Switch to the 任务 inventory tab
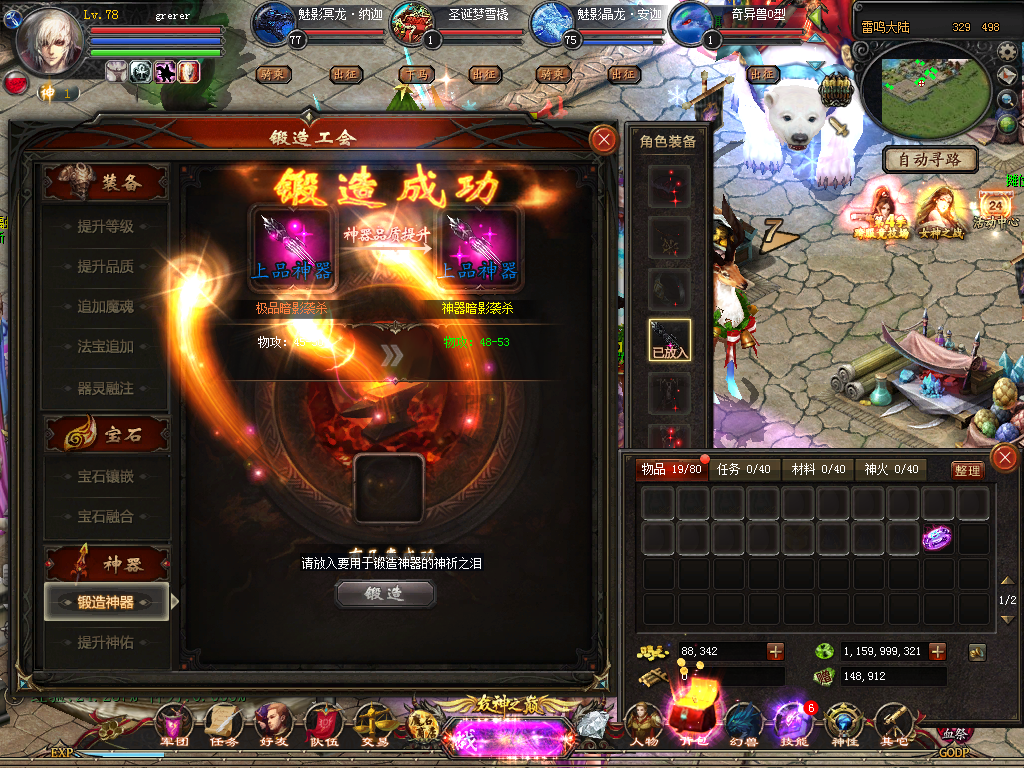 [744, 470]
